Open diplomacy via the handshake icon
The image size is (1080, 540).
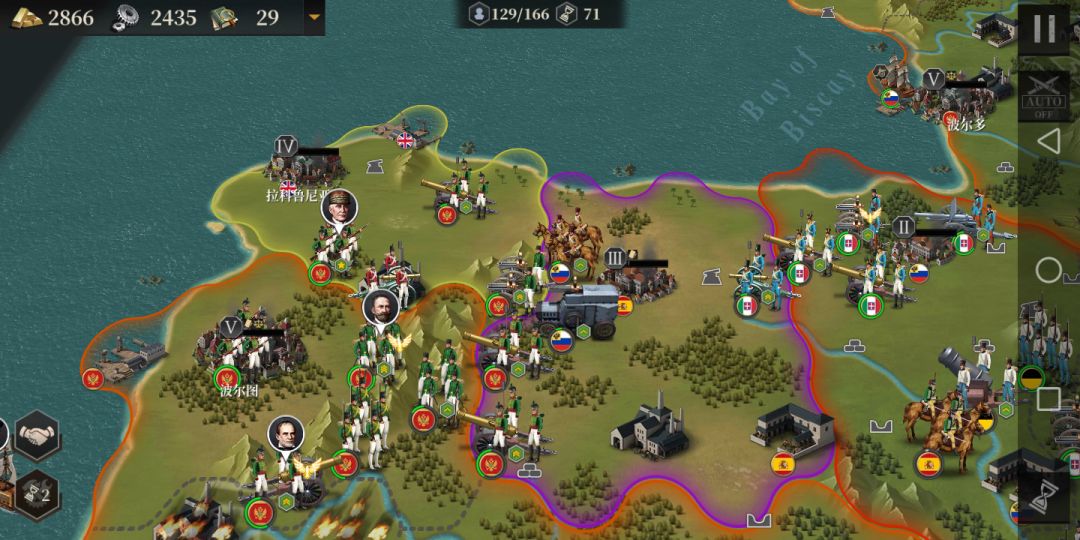click(x=37, y=437)
